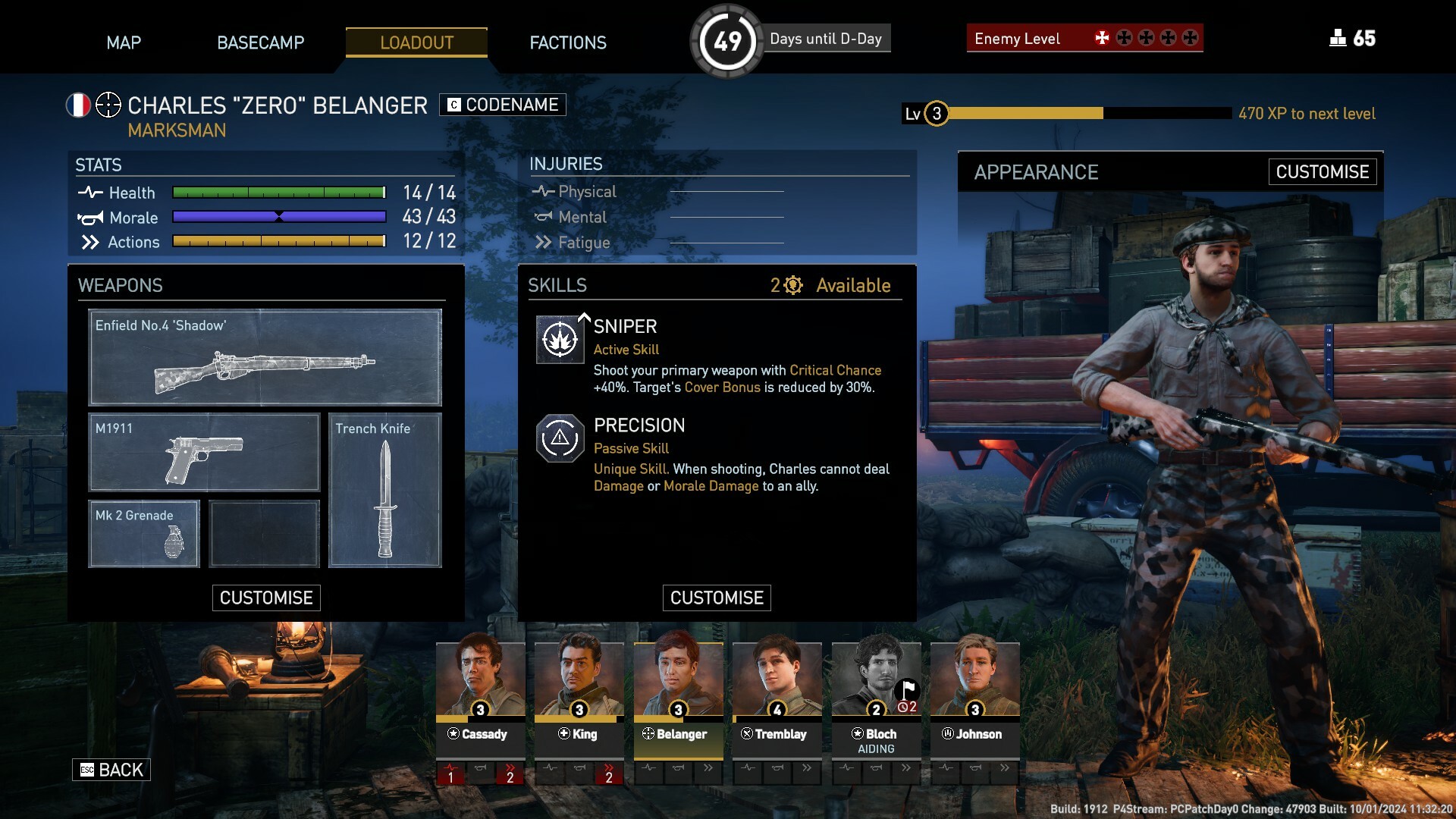Screen dimensions: 1456x819
Task: Open the BASECAMP tab
Action: pyautogui.click(x=260, y=42)
